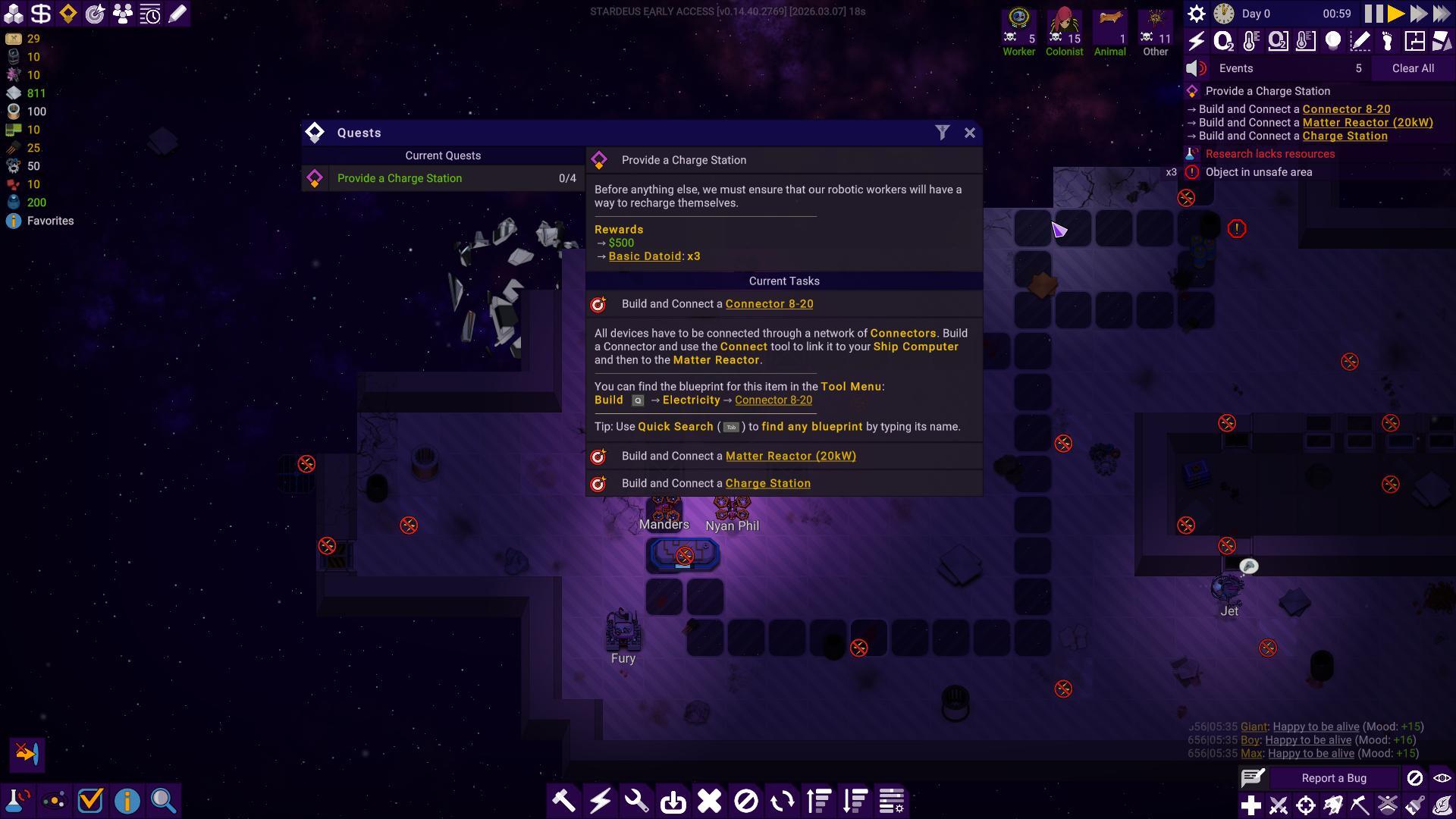The height and width of the screenshot is (819, 1456).
Task: Open the research flask icon
Action: tap(17, 801)
